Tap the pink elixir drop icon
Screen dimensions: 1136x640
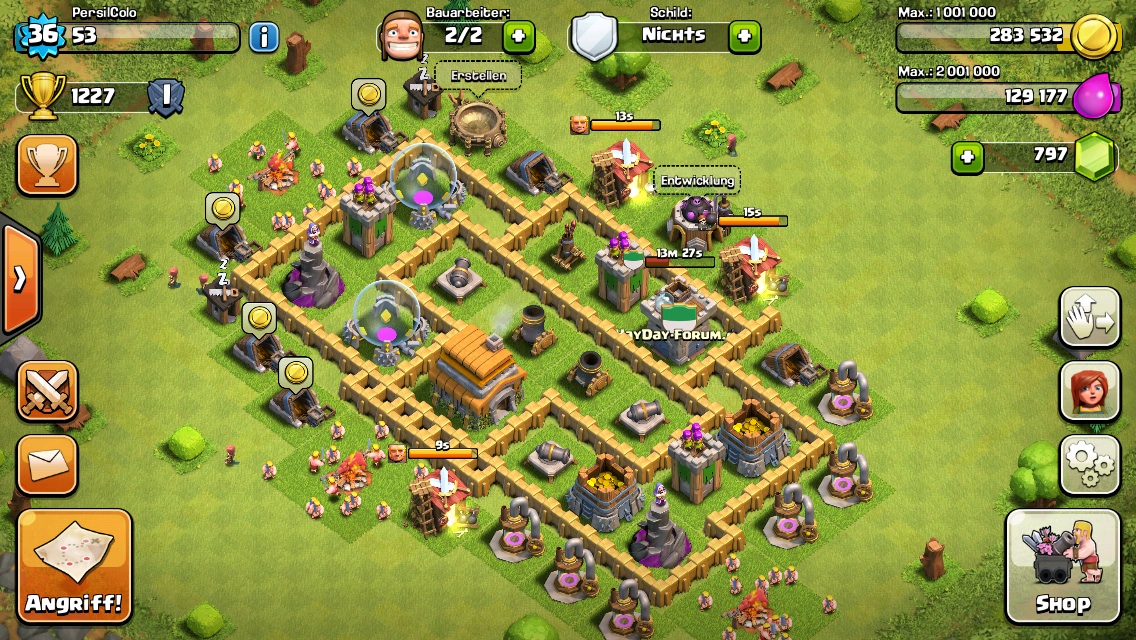[x=1092, y=98]
